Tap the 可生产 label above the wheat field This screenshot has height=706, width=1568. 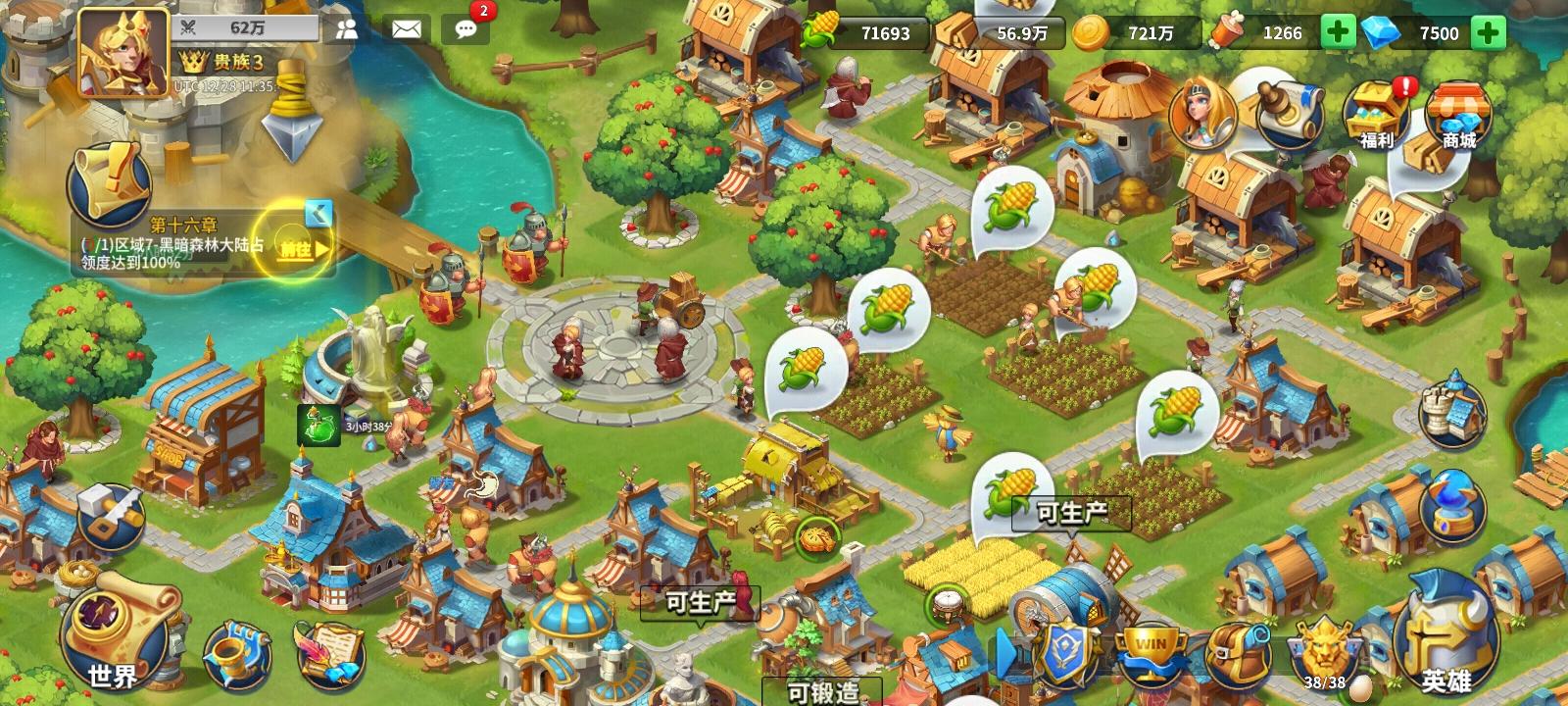(1072, 510)
